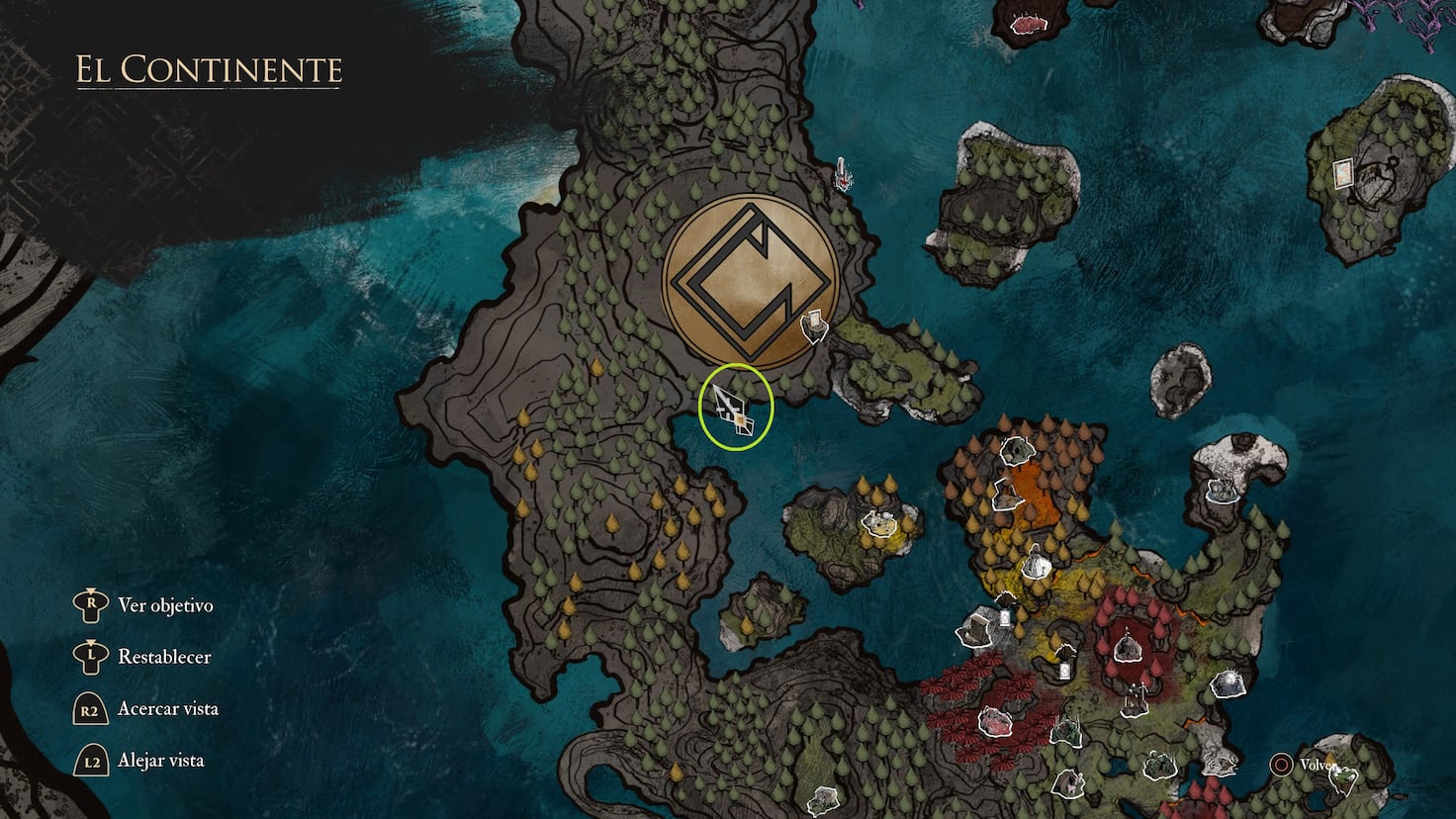Select the white-outlined marker beside the golden emblem
Screen dimensions: 1456x819
point(814,324)
